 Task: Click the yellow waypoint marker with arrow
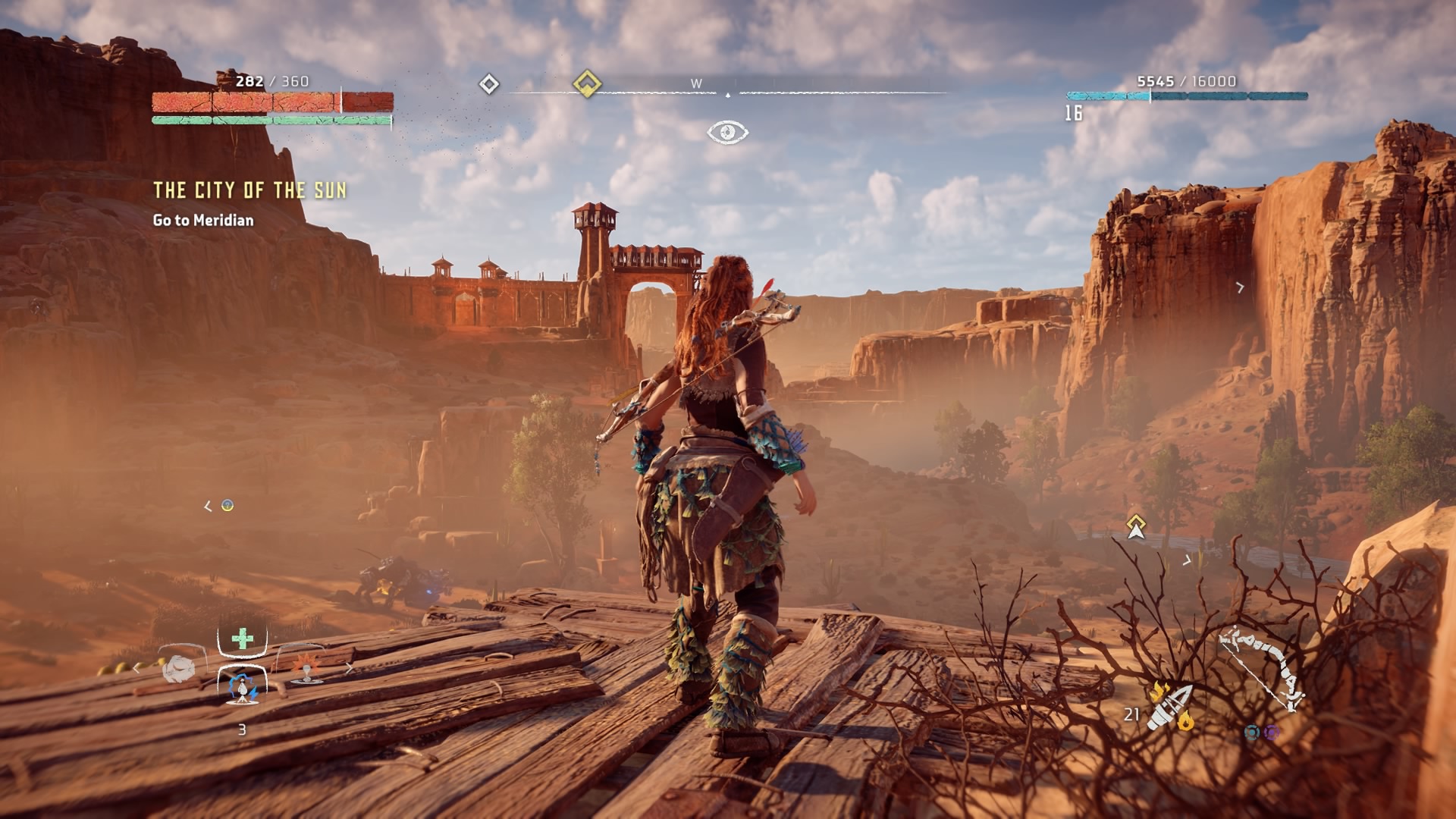(1135, 526)
